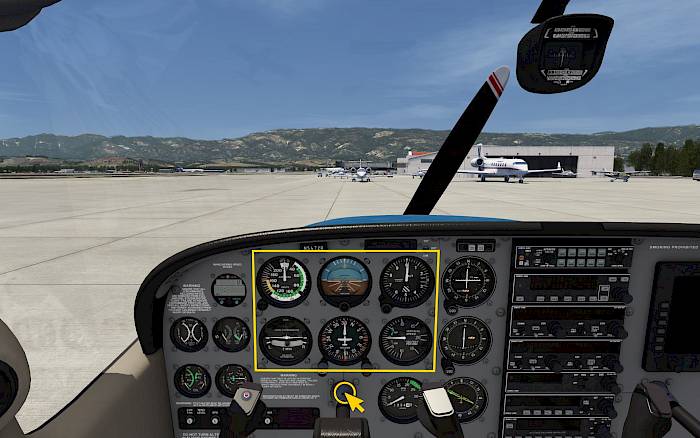Adjust the attitude indicator center knob
The image size is (700, 438).
pos(344,306)
